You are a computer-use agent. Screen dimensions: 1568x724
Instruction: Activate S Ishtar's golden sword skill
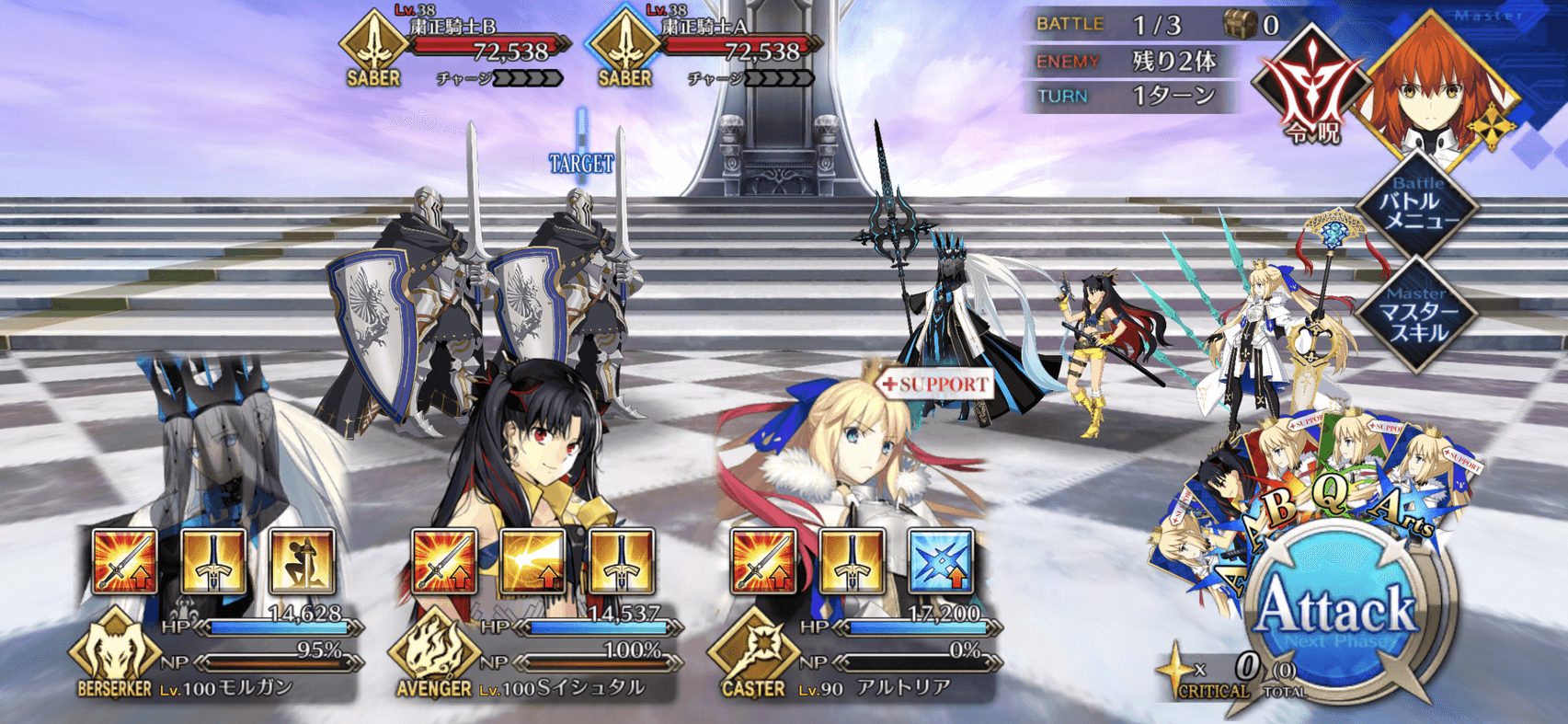[622, 561]
